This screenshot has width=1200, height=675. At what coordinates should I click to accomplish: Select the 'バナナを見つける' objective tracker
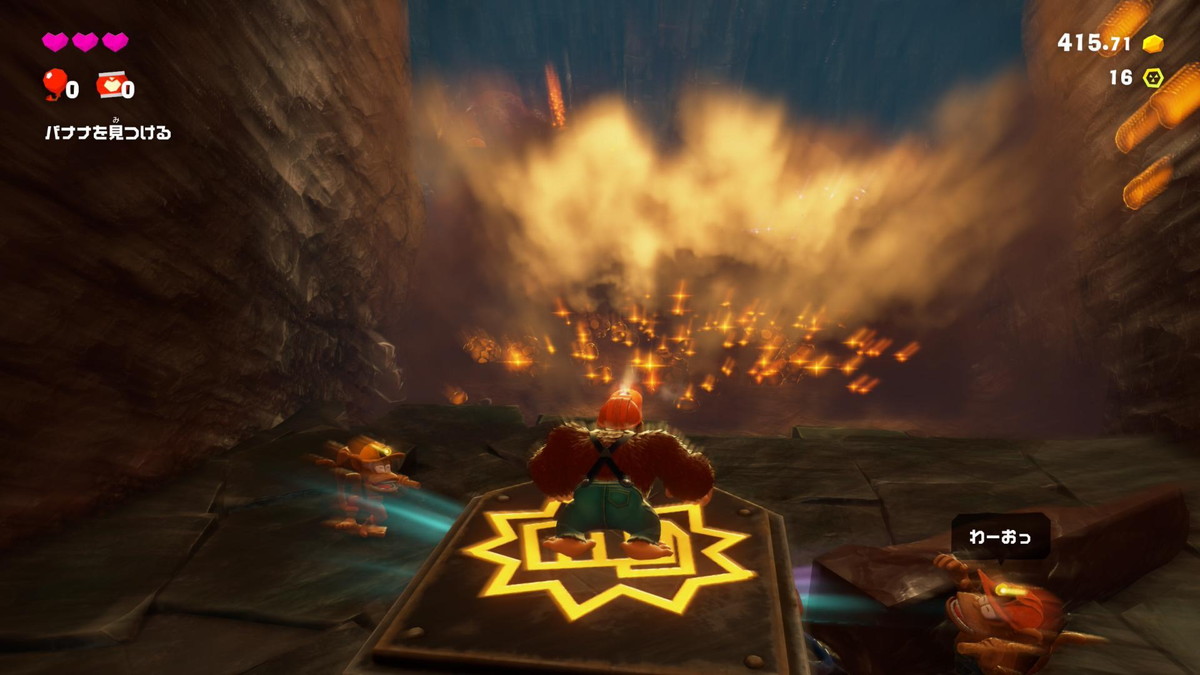point(108,132)
